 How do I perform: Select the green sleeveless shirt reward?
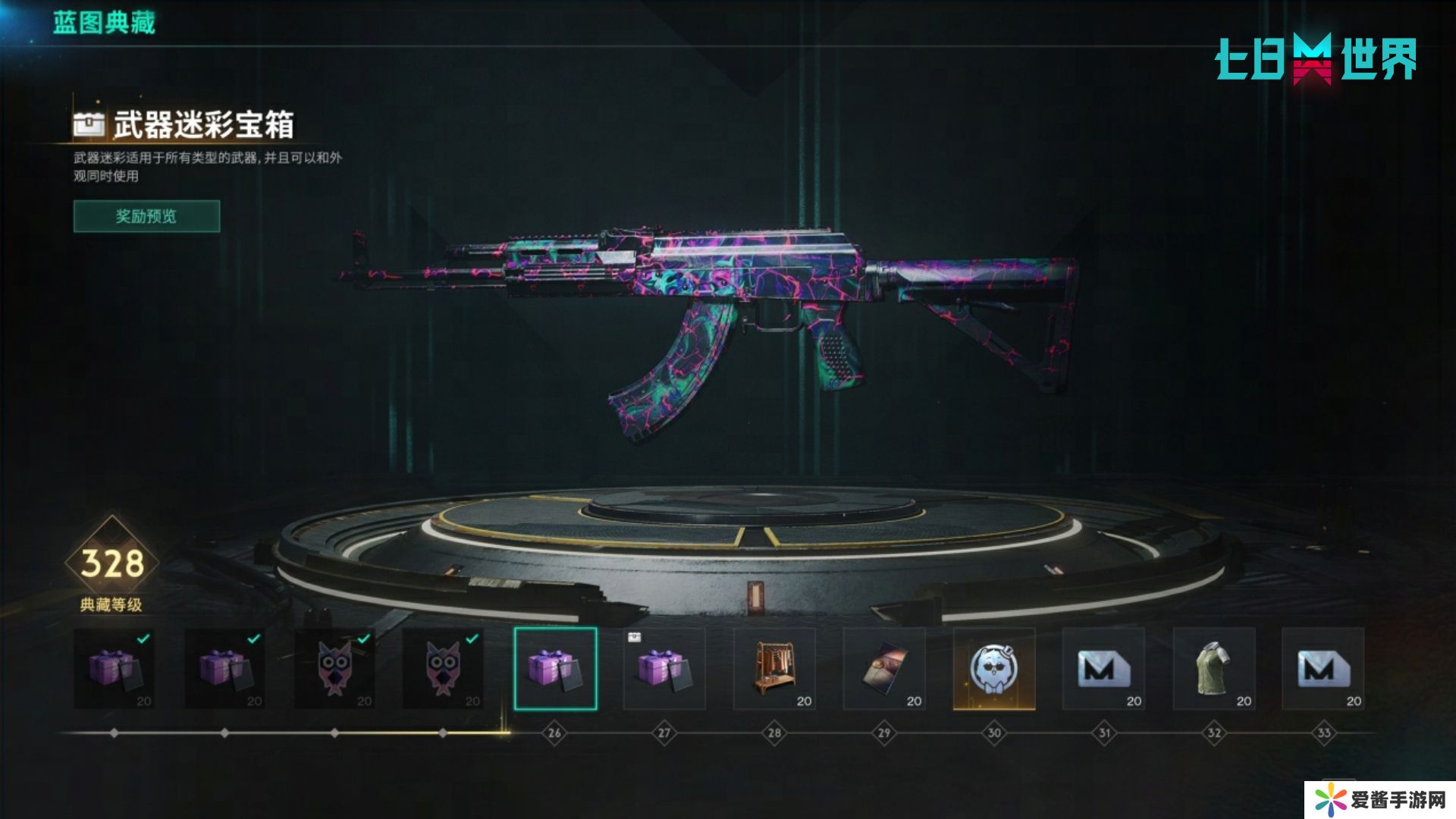[x=1213, y=669]
